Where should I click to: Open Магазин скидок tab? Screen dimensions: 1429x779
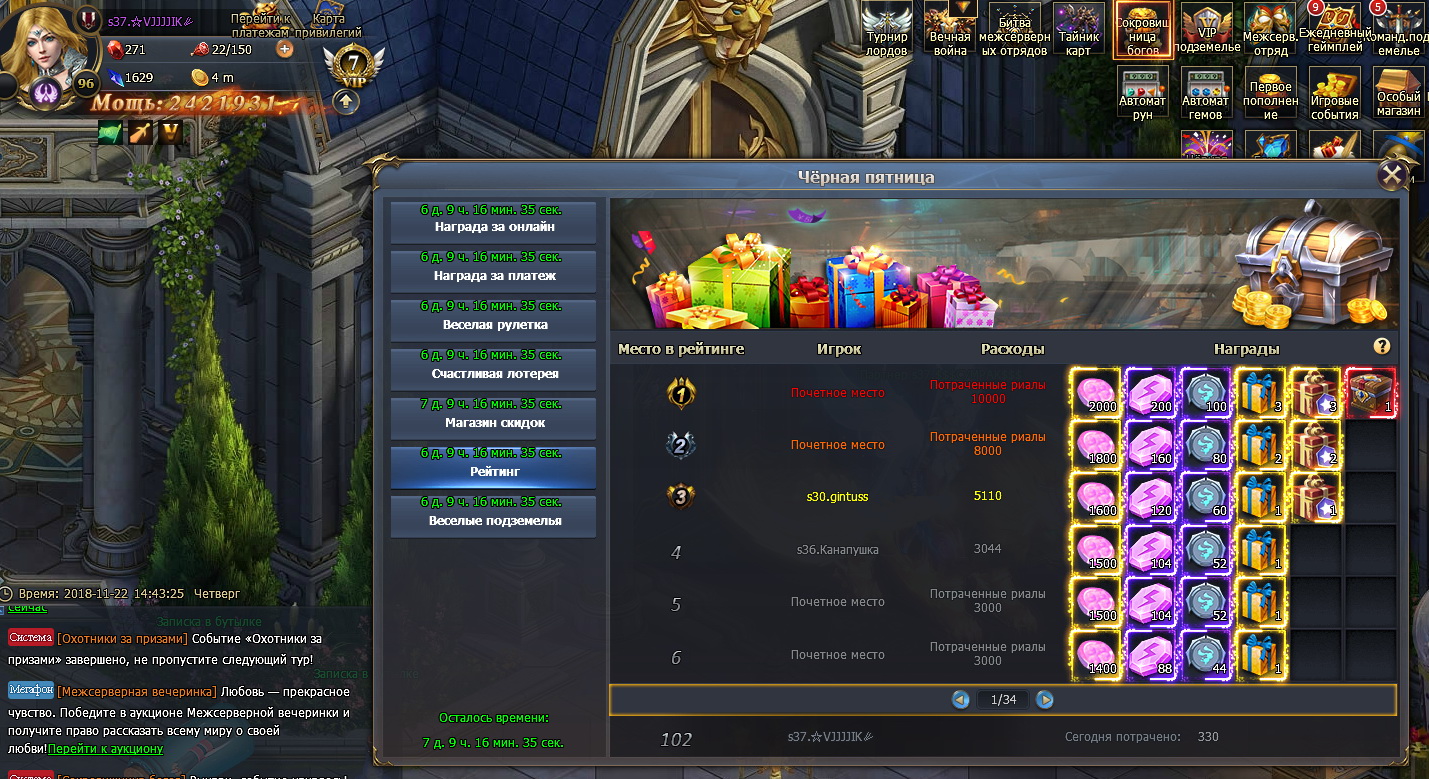493,417
